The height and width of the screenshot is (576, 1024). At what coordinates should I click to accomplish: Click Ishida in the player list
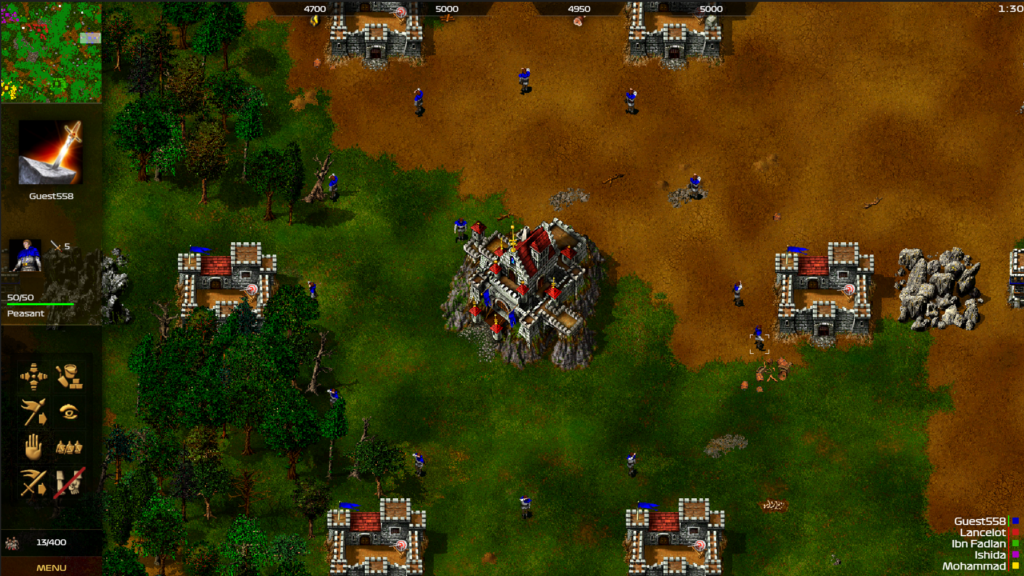coord(989,555)
